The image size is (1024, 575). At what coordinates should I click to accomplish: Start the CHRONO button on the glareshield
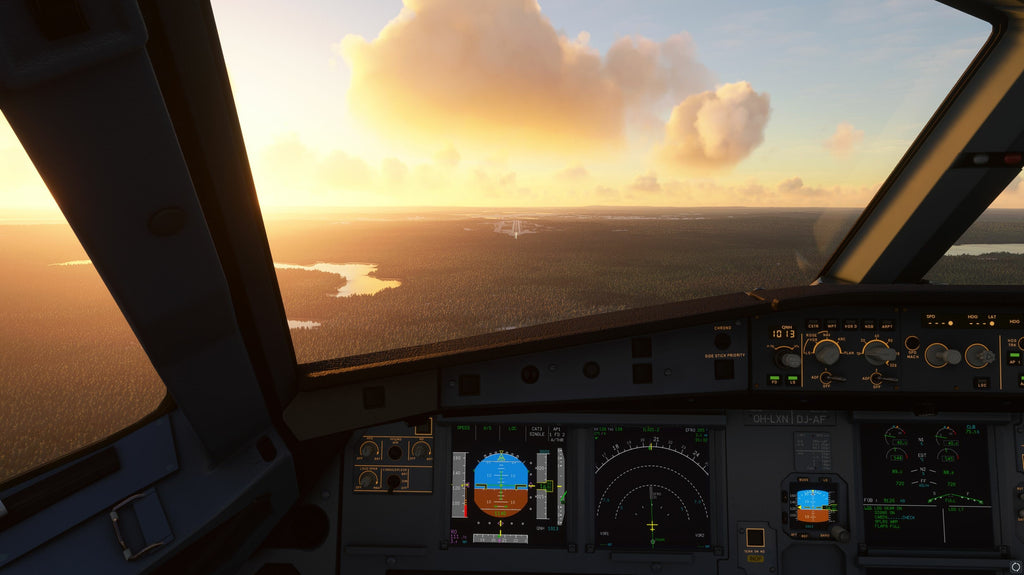coord(723,341)
